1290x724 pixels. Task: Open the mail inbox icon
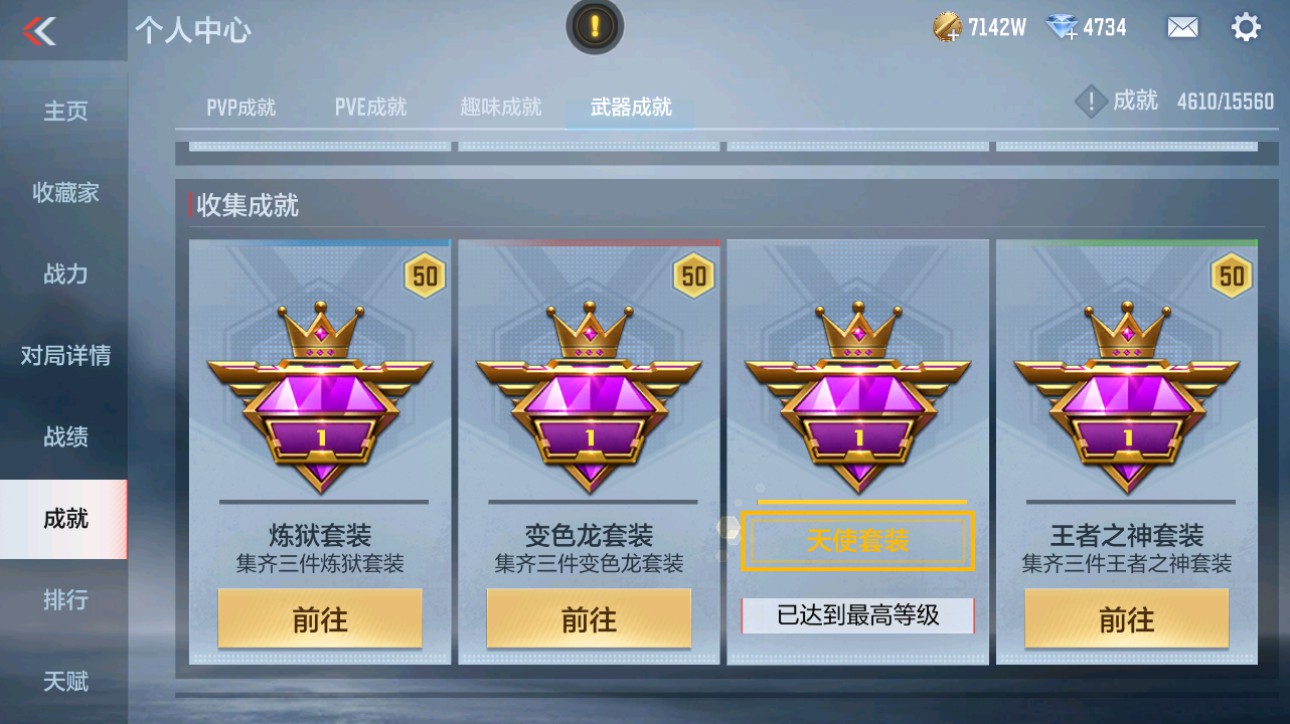pyautogui.click(x=1180, y=28)
